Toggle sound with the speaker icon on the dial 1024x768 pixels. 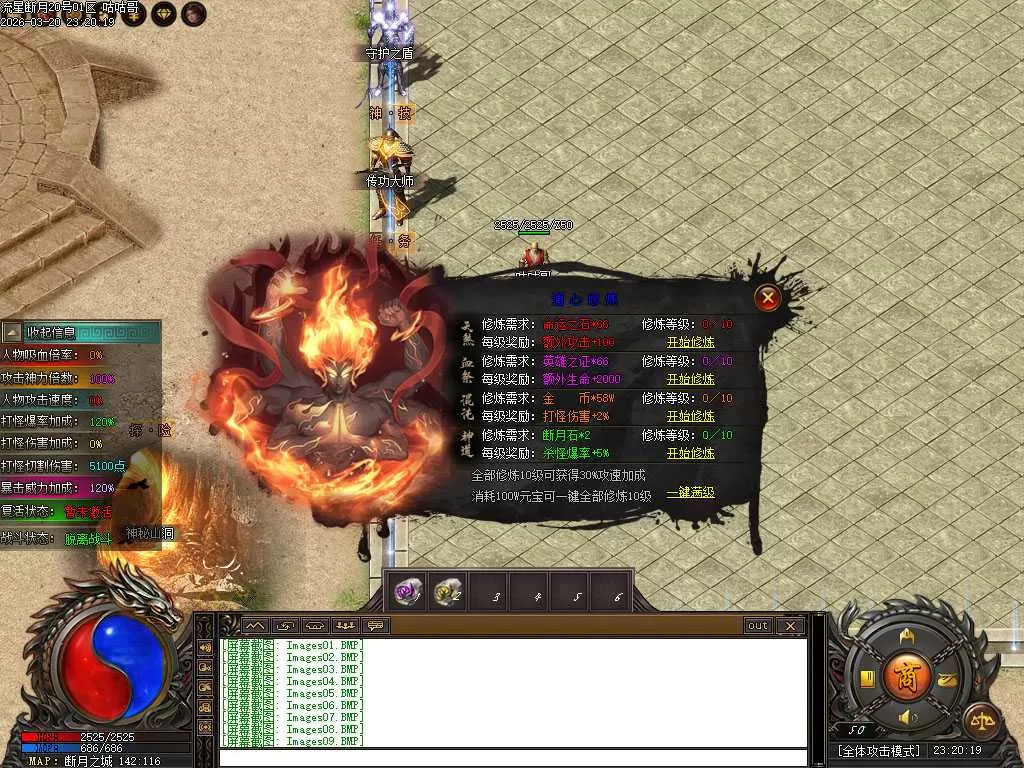coord(907,717)
